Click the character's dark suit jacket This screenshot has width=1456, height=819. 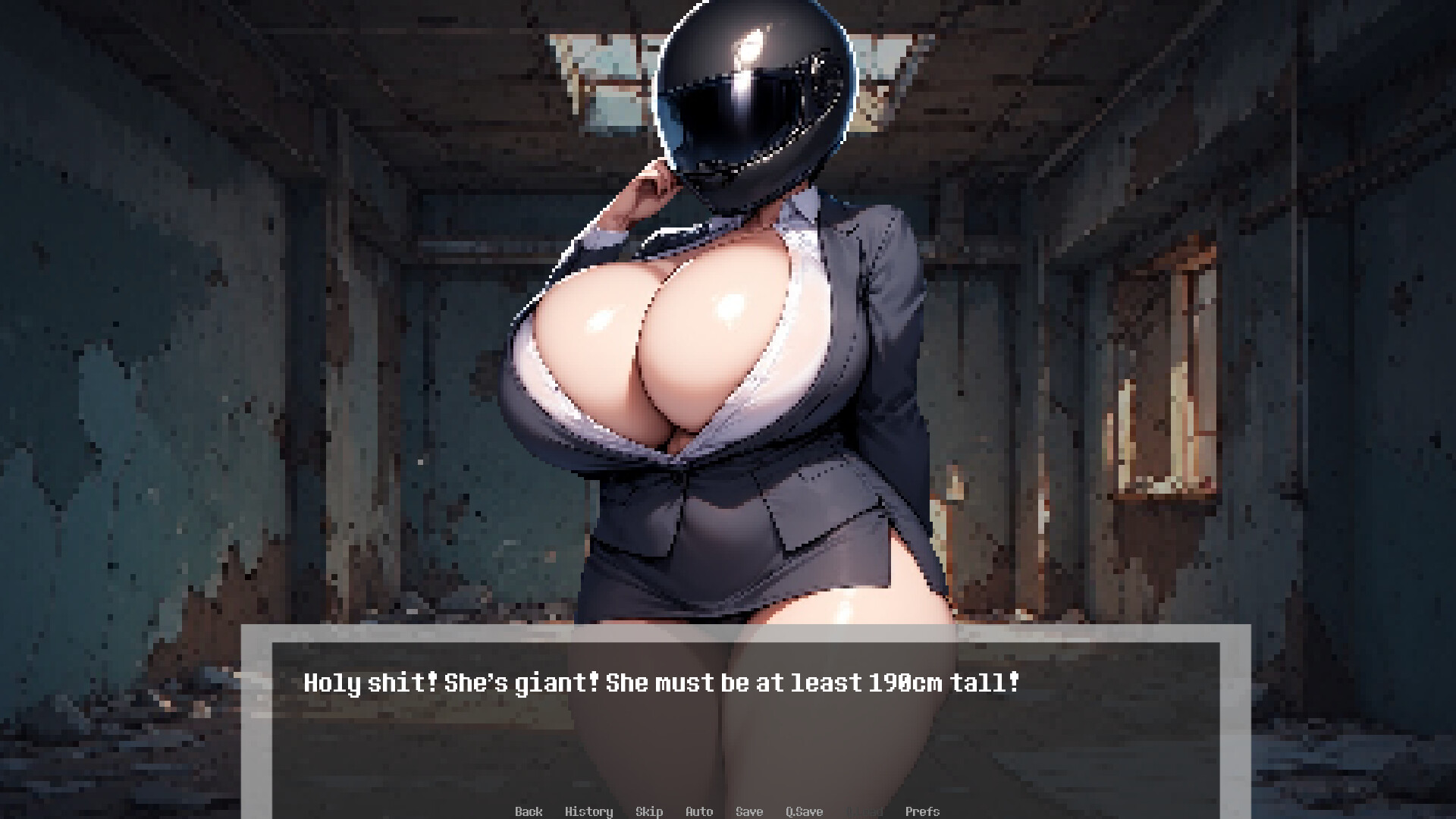[x=872, y=341]
